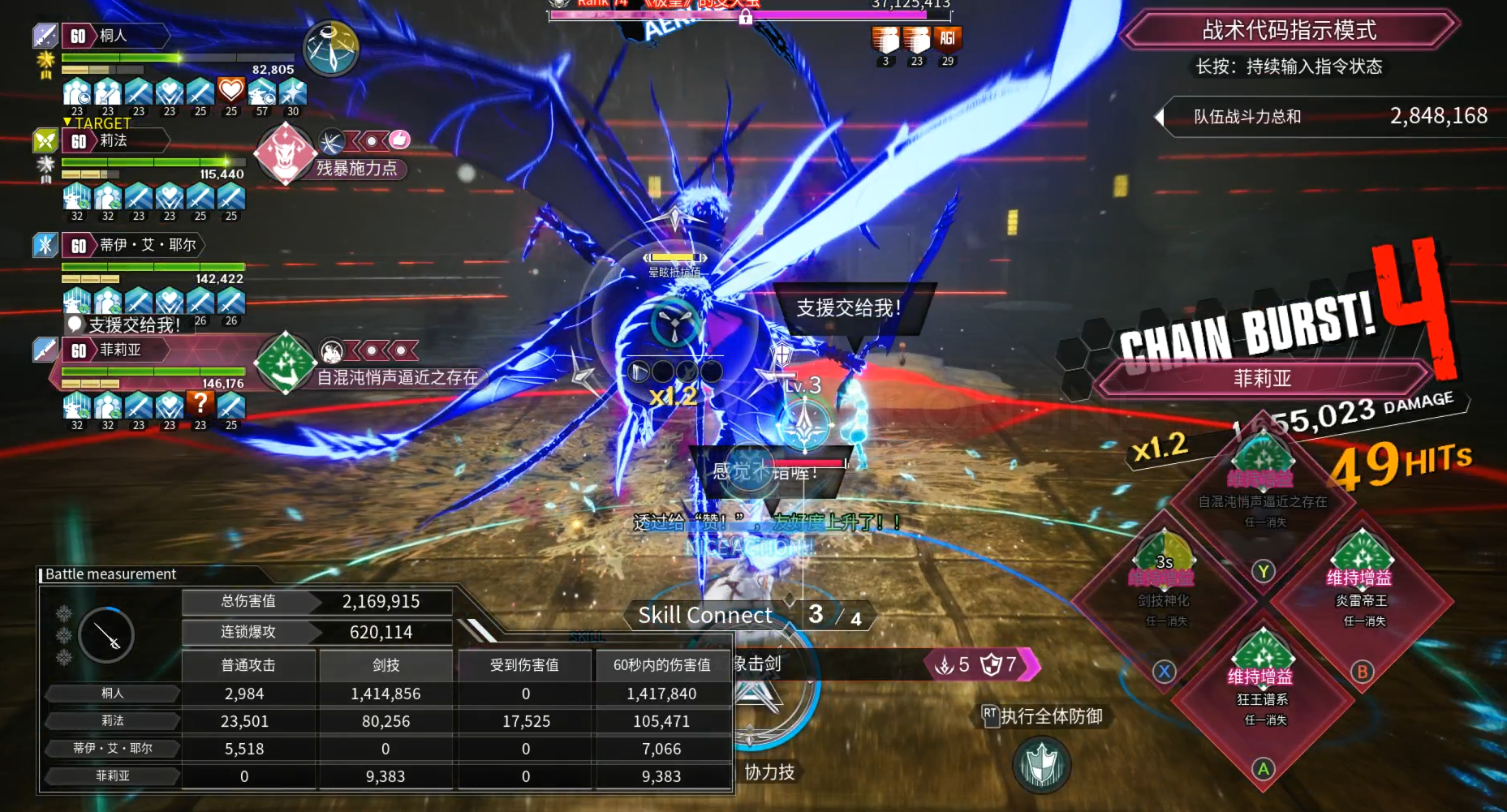Click the sword icon in Battle measurement
This screenshot has width=1507, height=812.
click(x=107, y=634)
